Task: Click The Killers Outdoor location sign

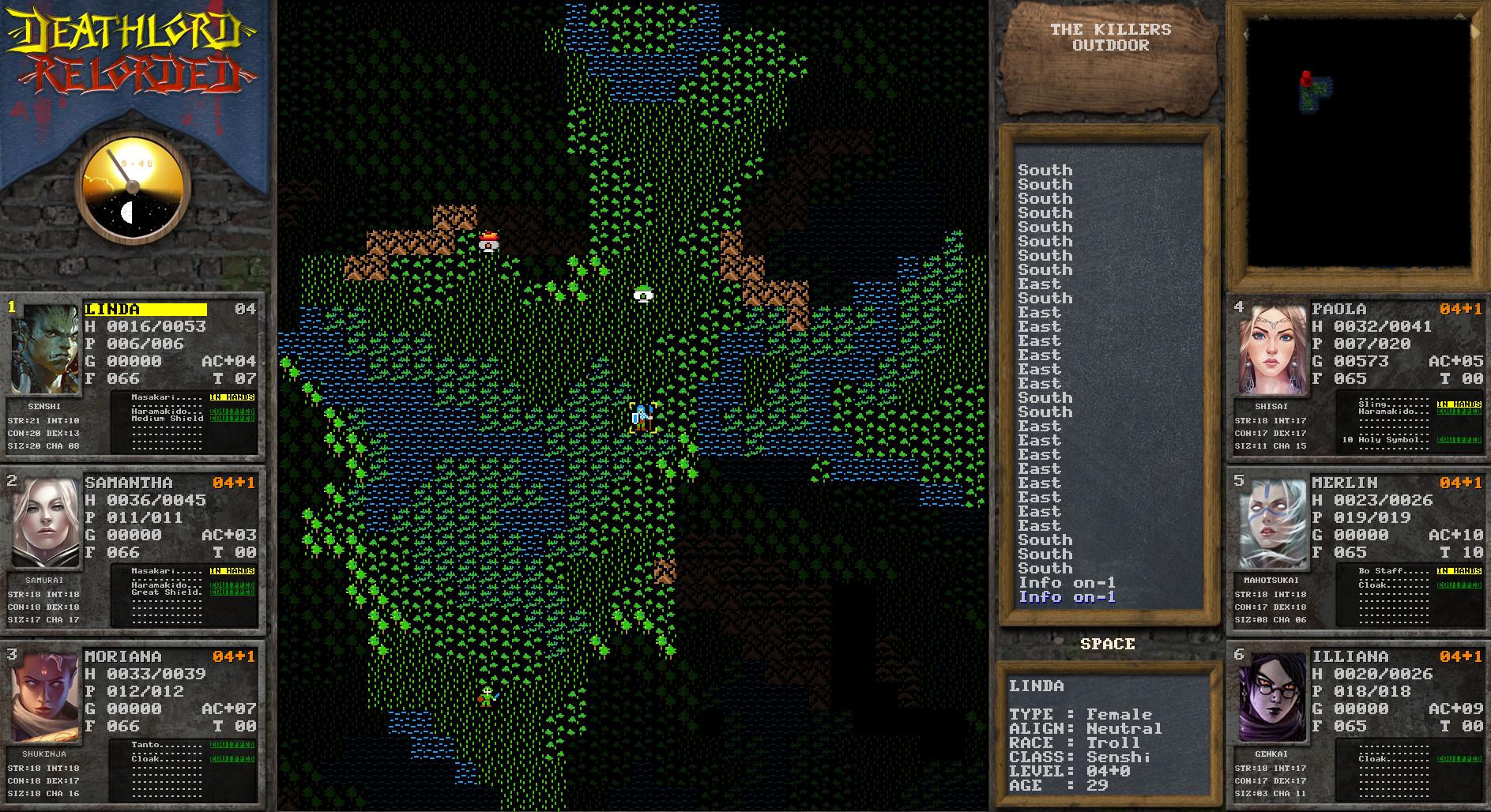Action: (1110, 55)
